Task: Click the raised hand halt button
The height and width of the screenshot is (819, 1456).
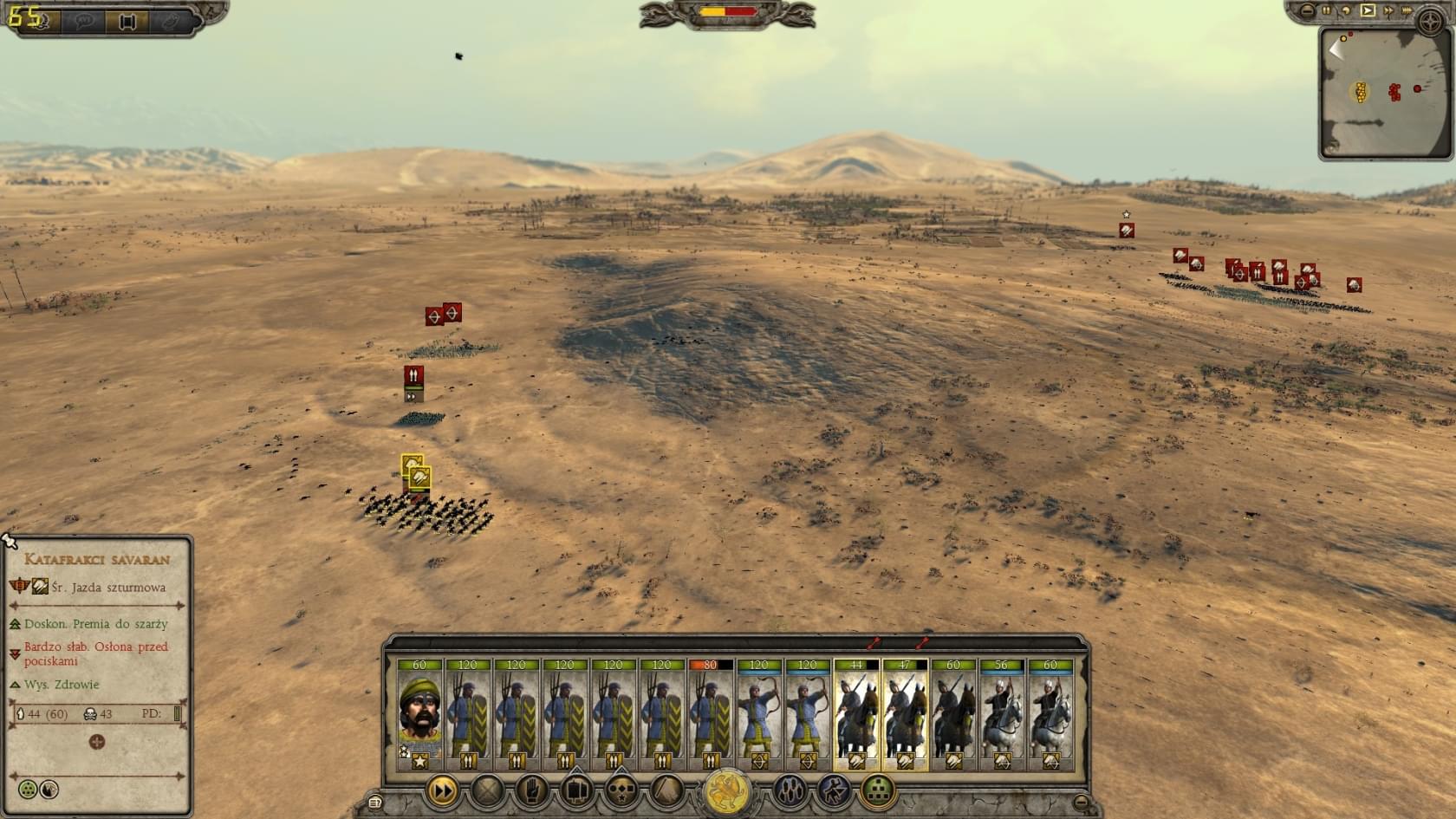Action: point(532,790)
